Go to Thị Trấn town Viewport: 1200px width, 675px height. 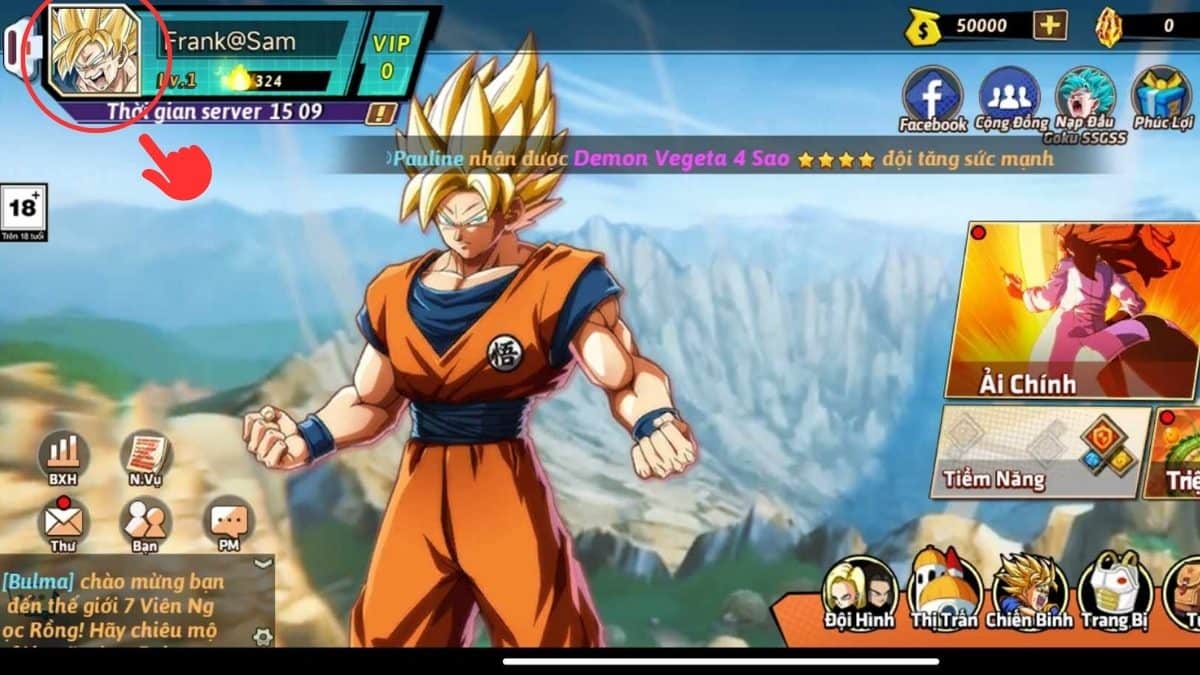[945, 588]
